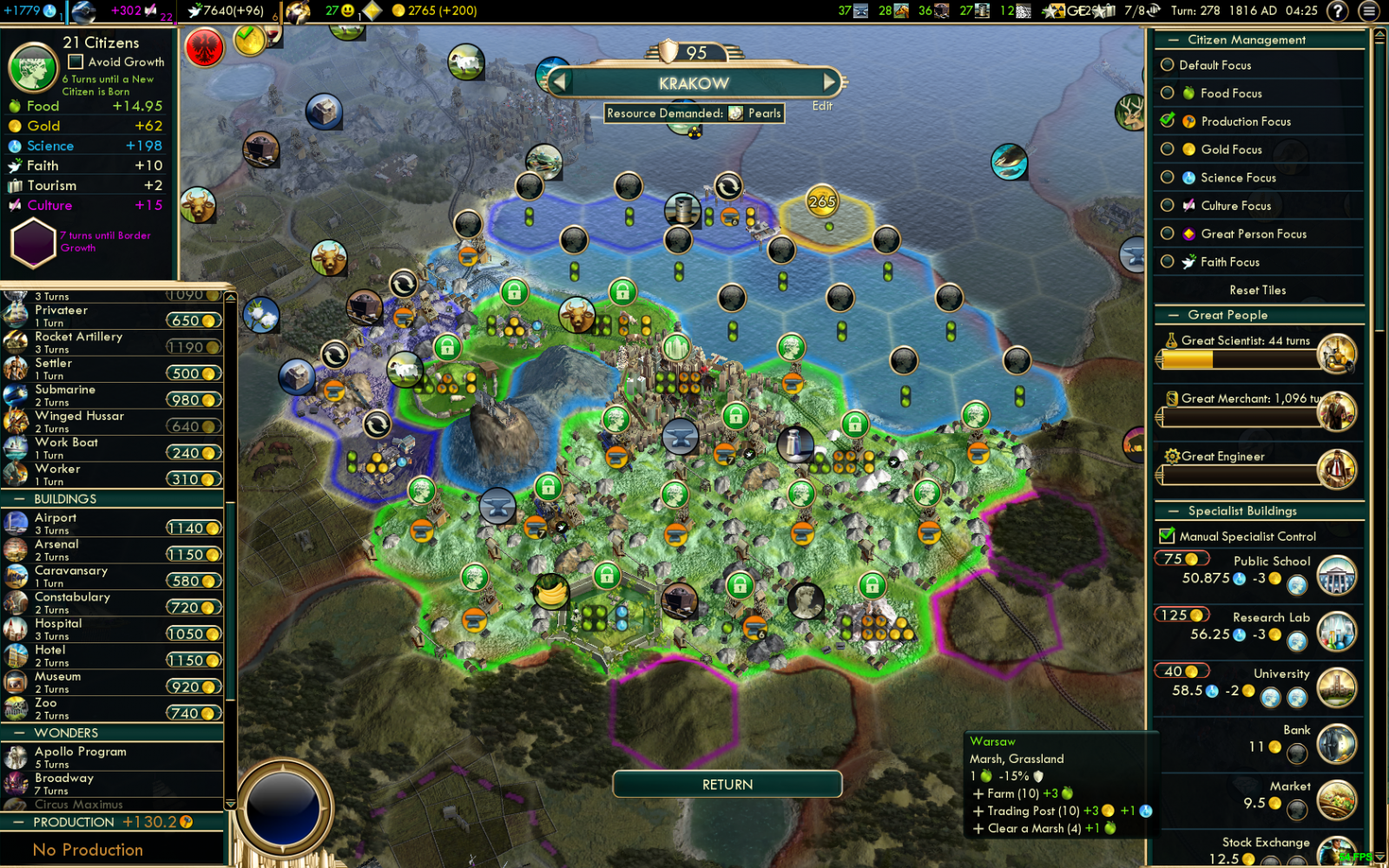This screenshot has height=868, width=1389.
Task: Go to the previous city arrow
Action: tap(560, 82)
